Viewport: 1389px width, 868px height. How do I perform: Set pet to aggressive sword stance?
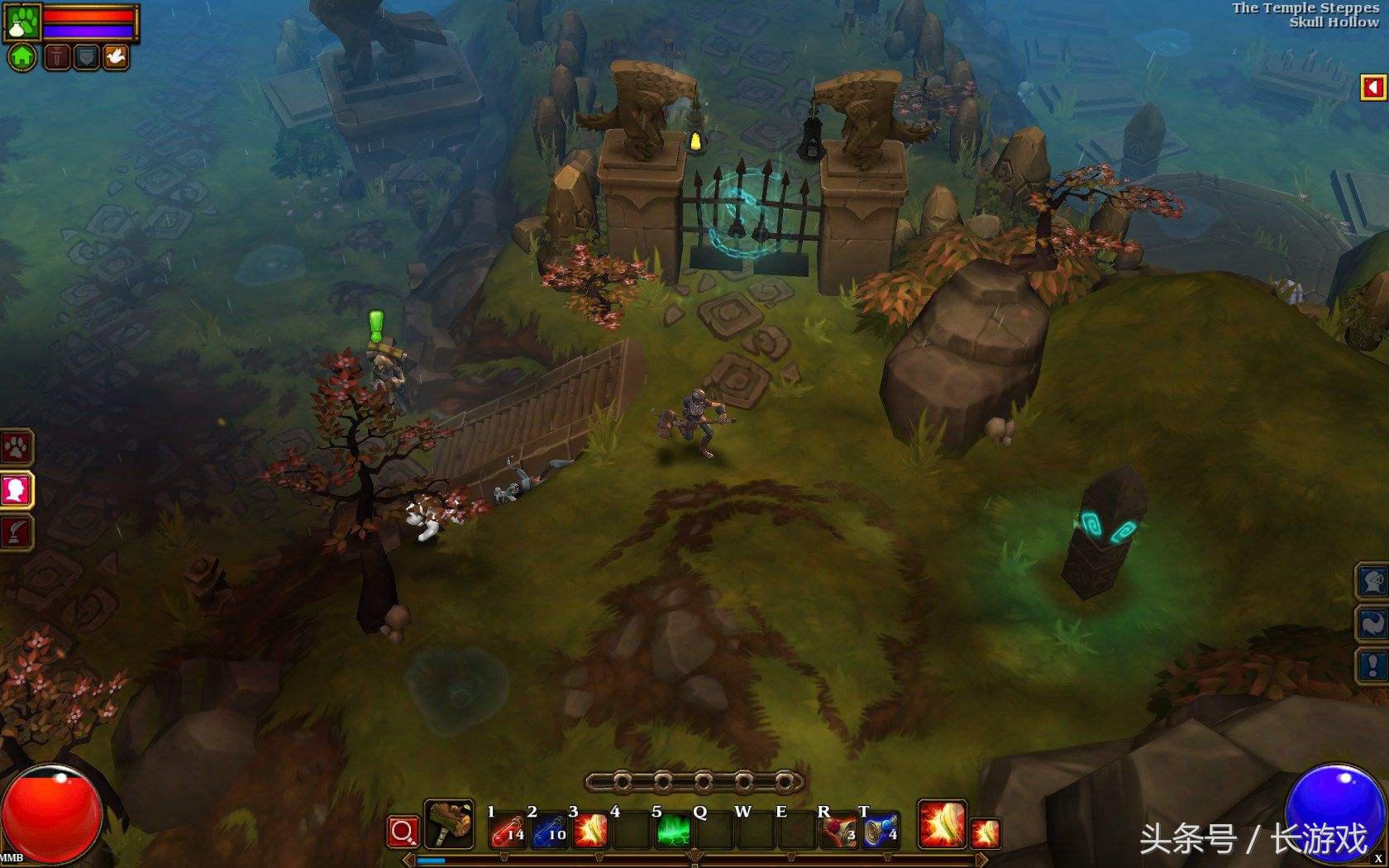56,57
